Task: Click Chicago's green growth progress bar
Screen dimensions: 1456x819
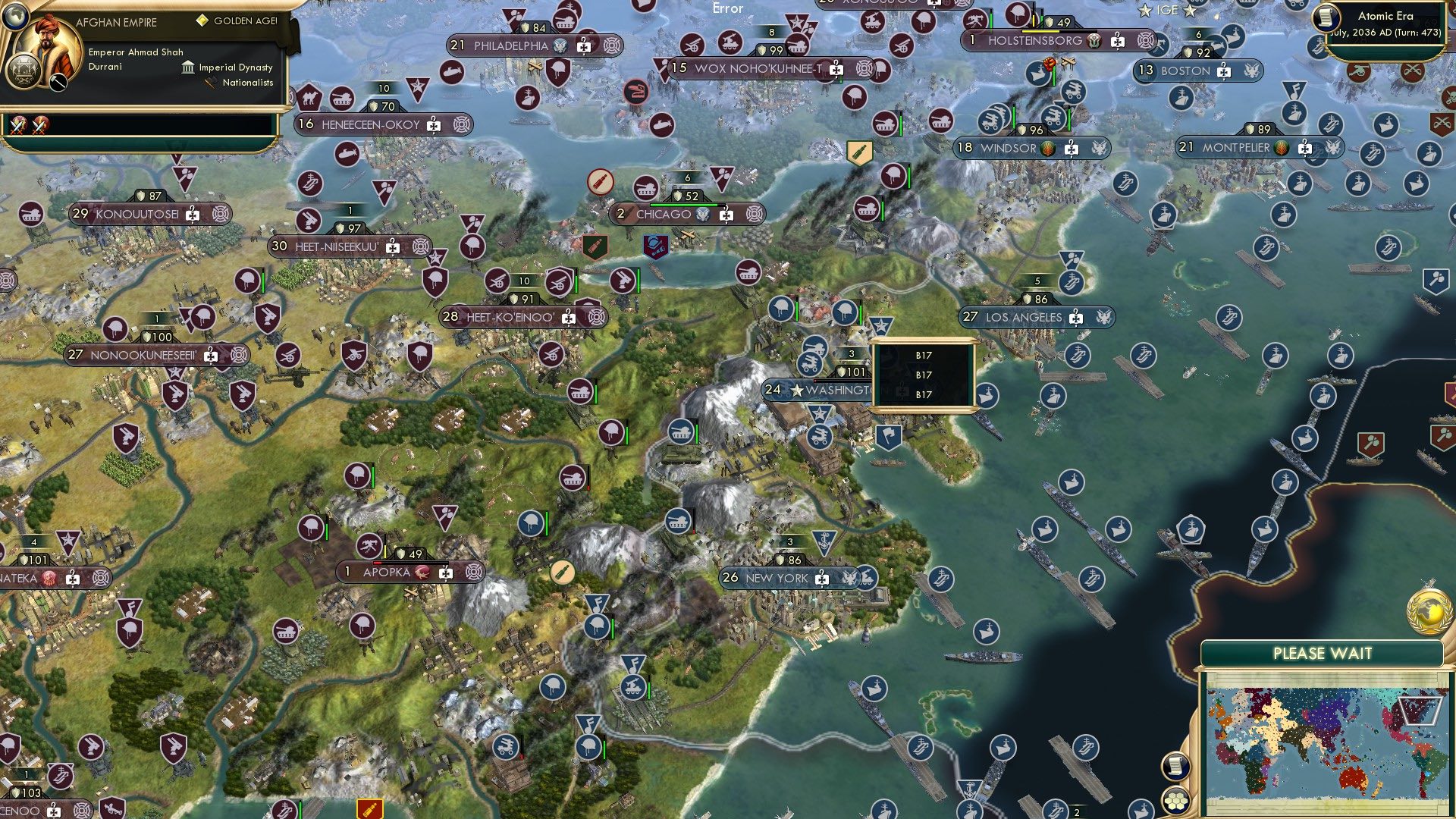Action: tap(686, 205)
